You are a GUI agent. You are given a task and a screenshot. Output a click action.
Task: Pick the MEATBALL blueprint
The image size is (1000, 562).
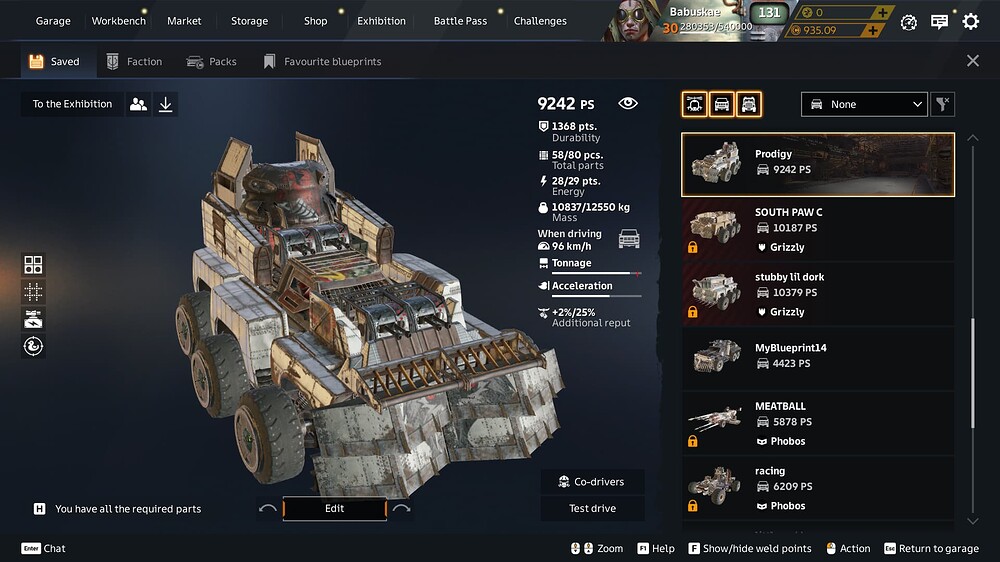818,423
